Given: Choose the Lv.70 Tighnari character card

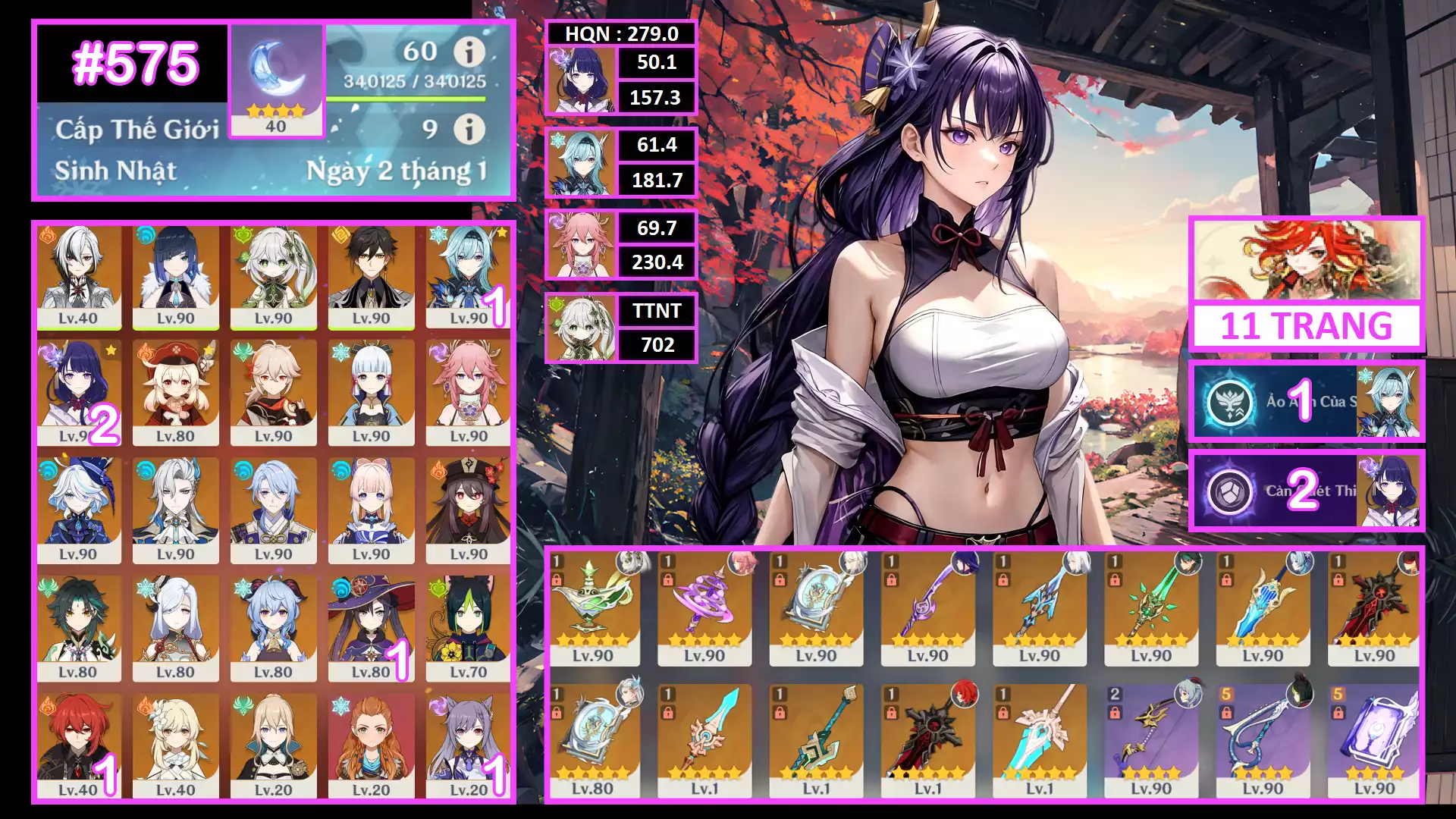Looking at the screenshot, I should pos(469,629).
